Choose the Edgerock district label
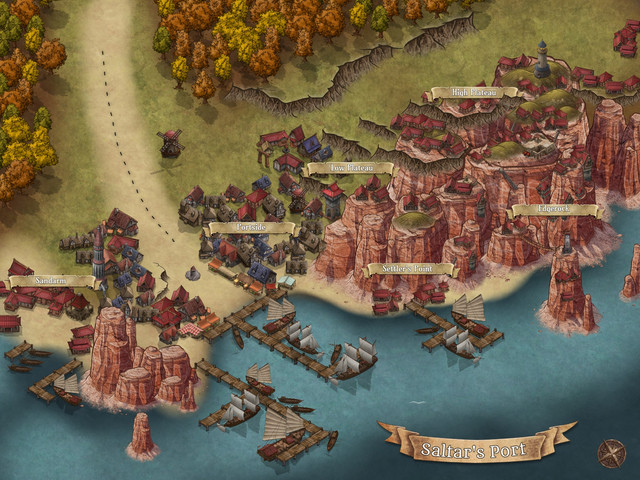 tap(554, 211)
